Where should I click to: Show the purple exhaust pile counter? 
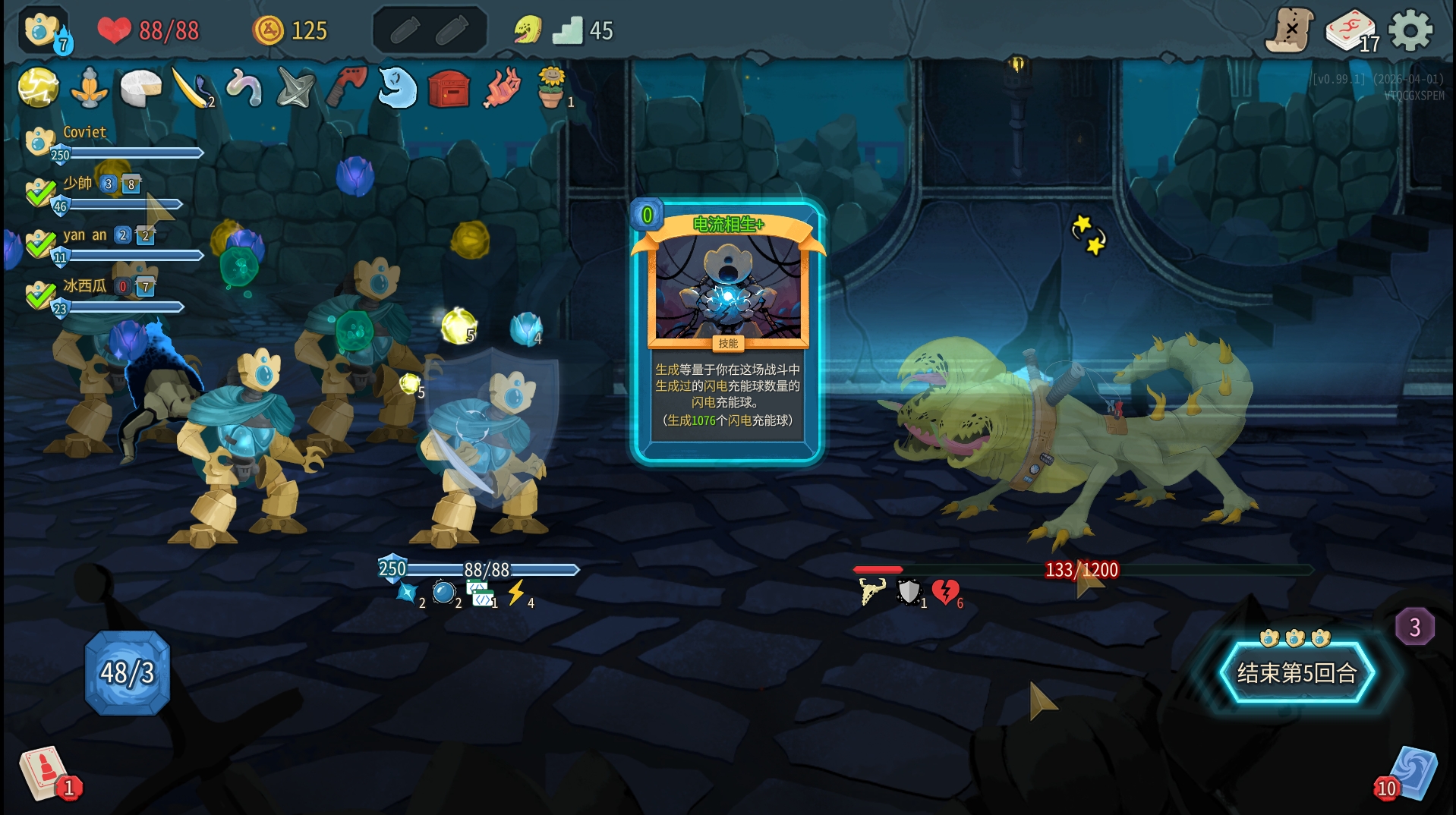pyautogui.click(x=1414, y=627)
